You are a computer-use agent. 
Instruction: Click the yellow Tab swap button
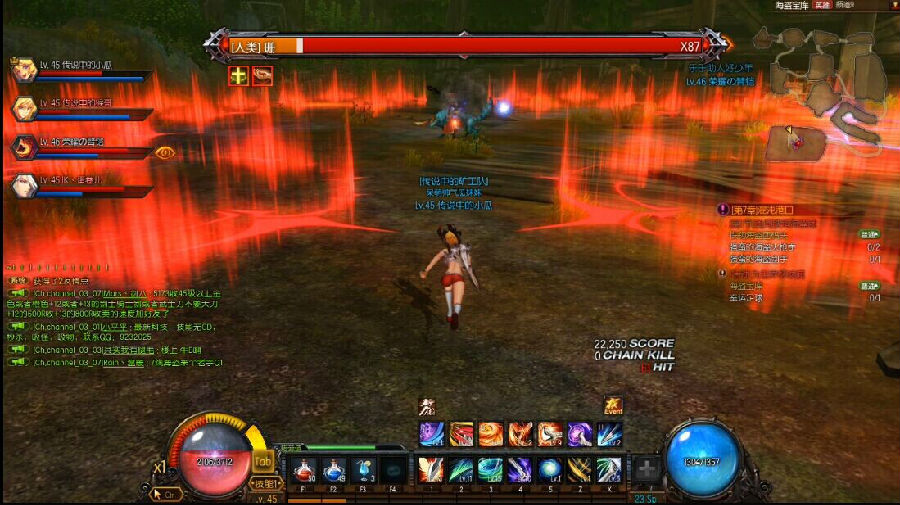point(263,461)
